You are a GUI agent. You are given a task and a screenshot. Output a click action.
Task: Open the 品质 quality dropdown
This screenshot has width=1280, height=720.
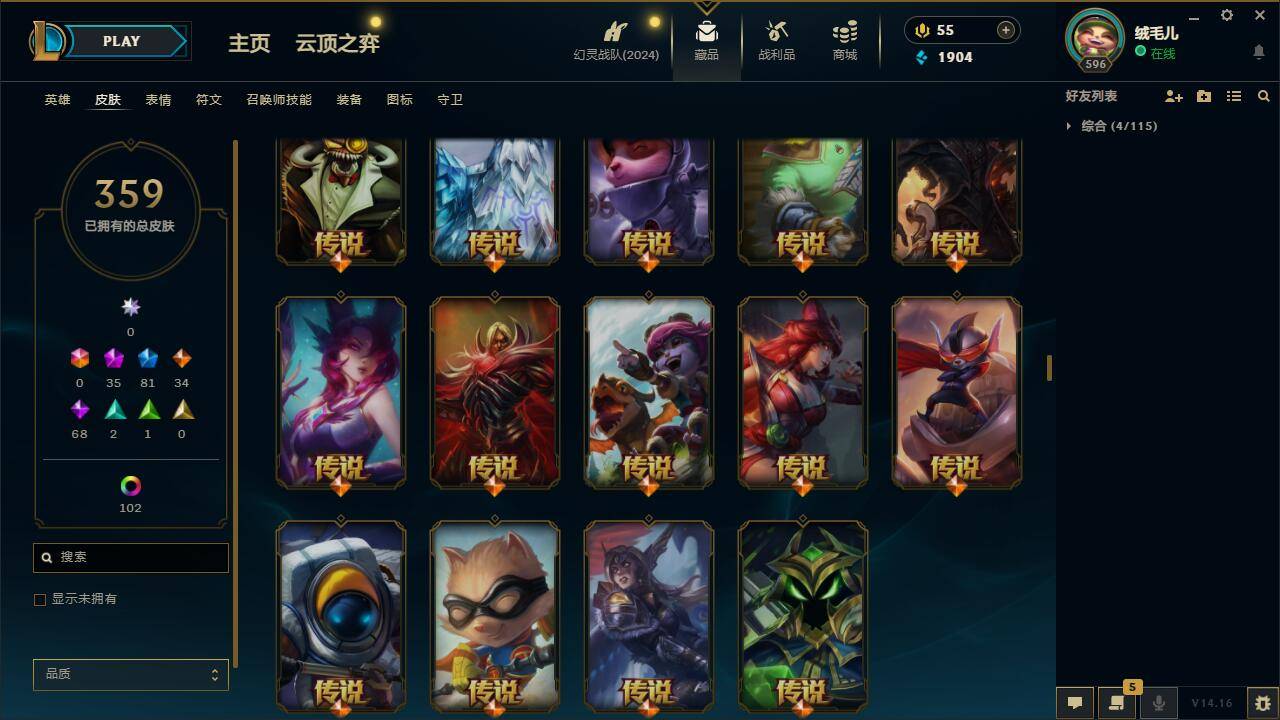(130, 674)
